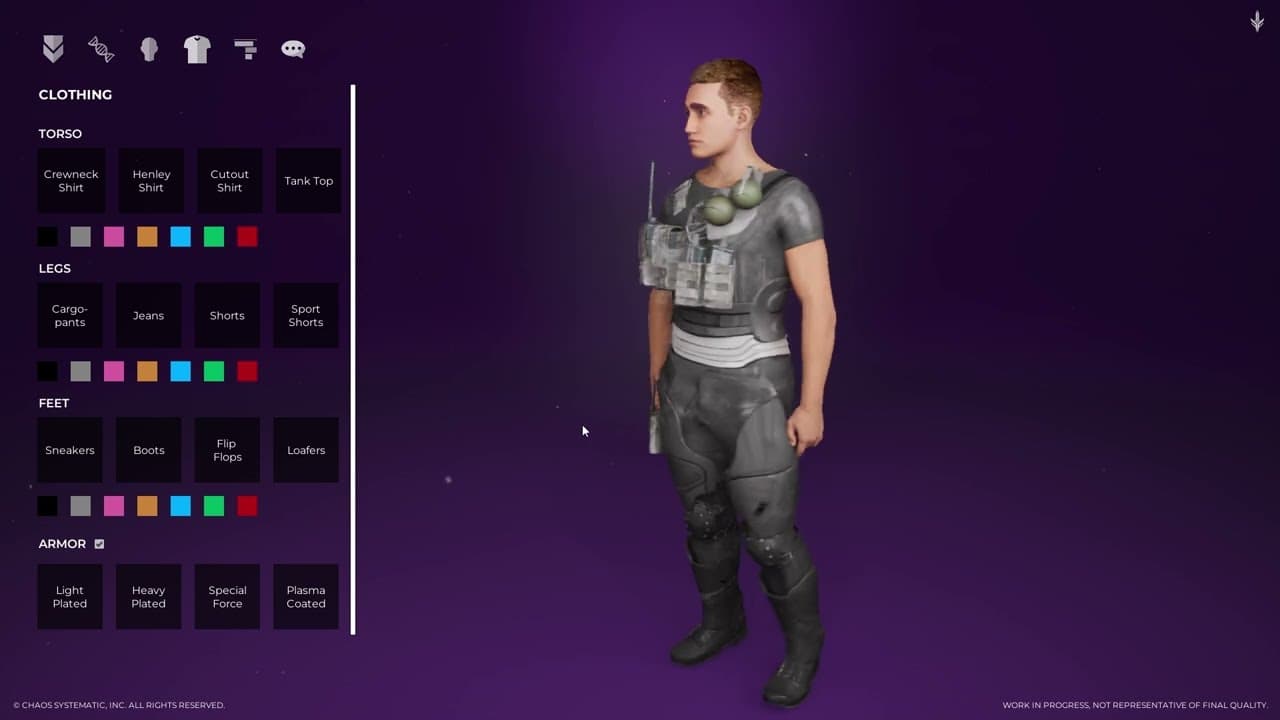Viewport: 1280px width, 720px height.
Task: Equip the Special Force armor
Action: tap(227, 597)
